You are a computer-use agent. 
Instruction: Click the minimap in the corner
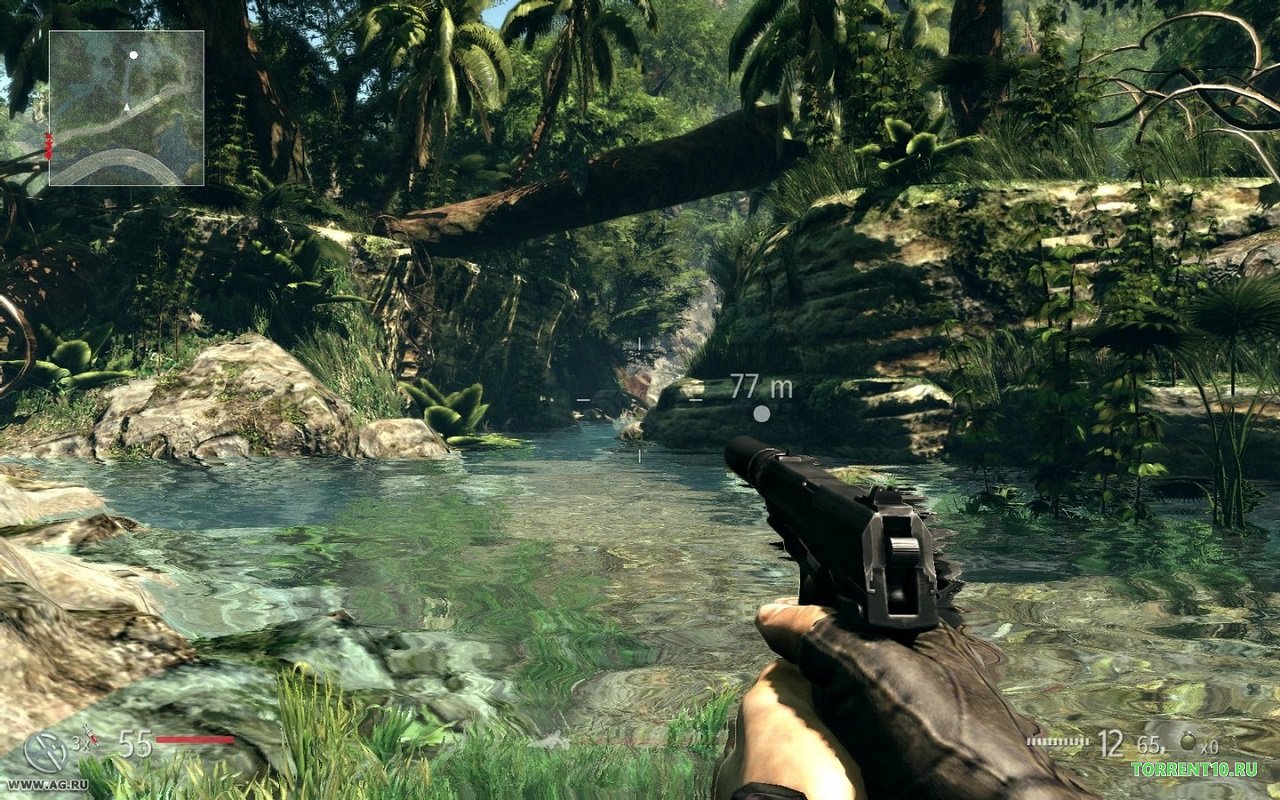coord(126,108)
